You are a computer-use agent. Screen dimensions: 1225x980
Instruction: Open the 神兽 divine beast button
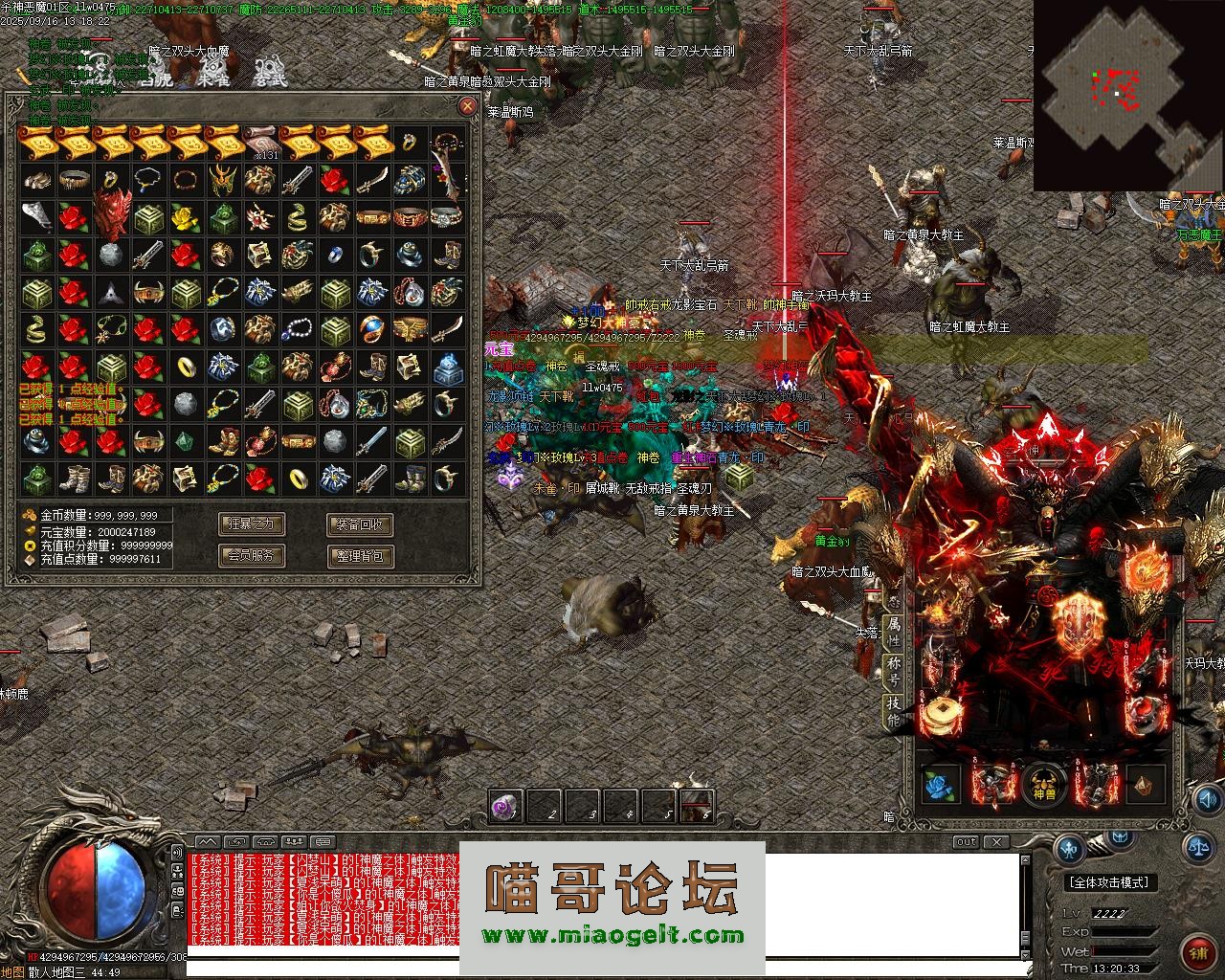coord(1044,785)
